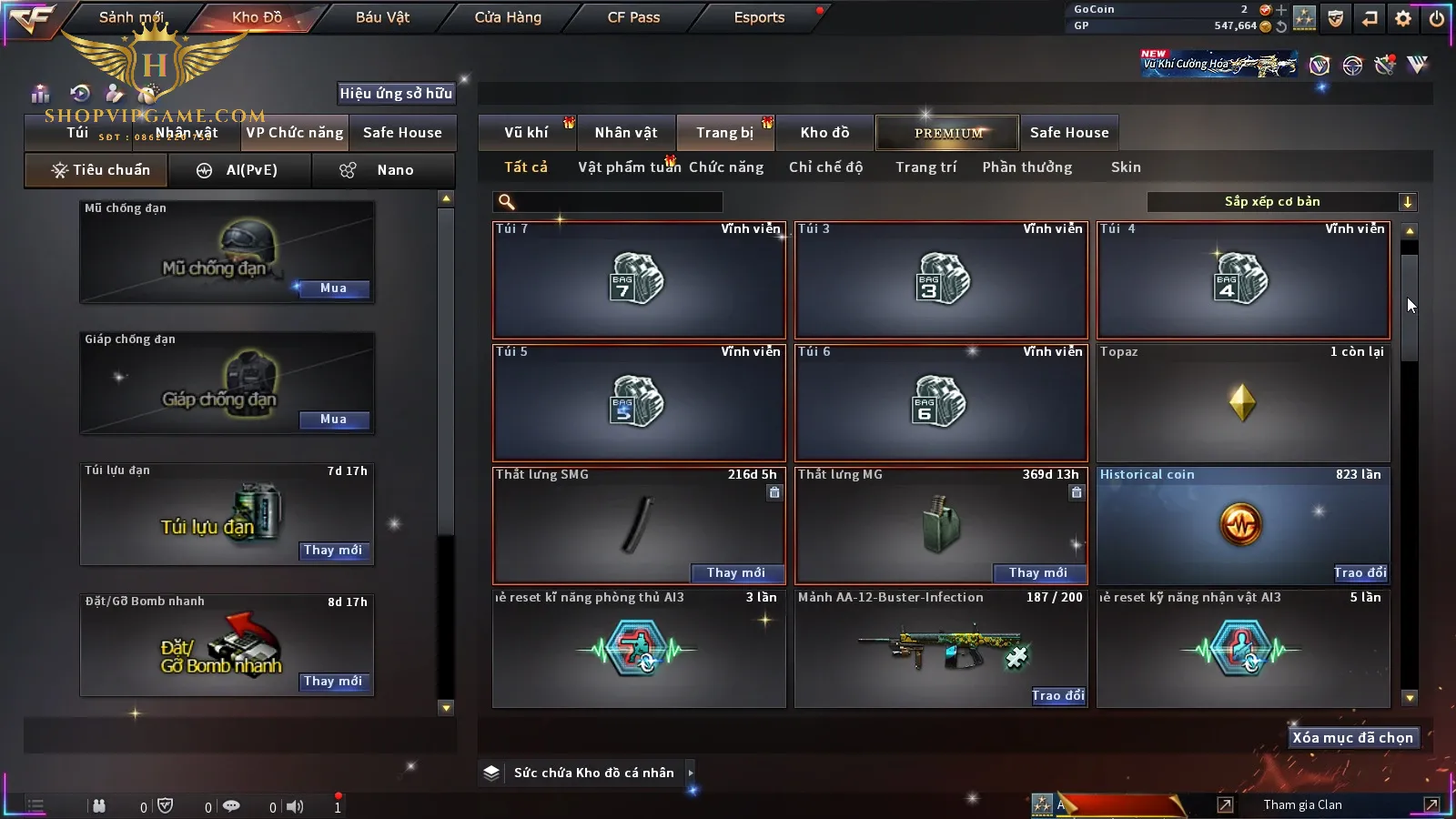Choose the Topaz gem item
This screenshot has width=1456, height=819.
coord(1243,402)
